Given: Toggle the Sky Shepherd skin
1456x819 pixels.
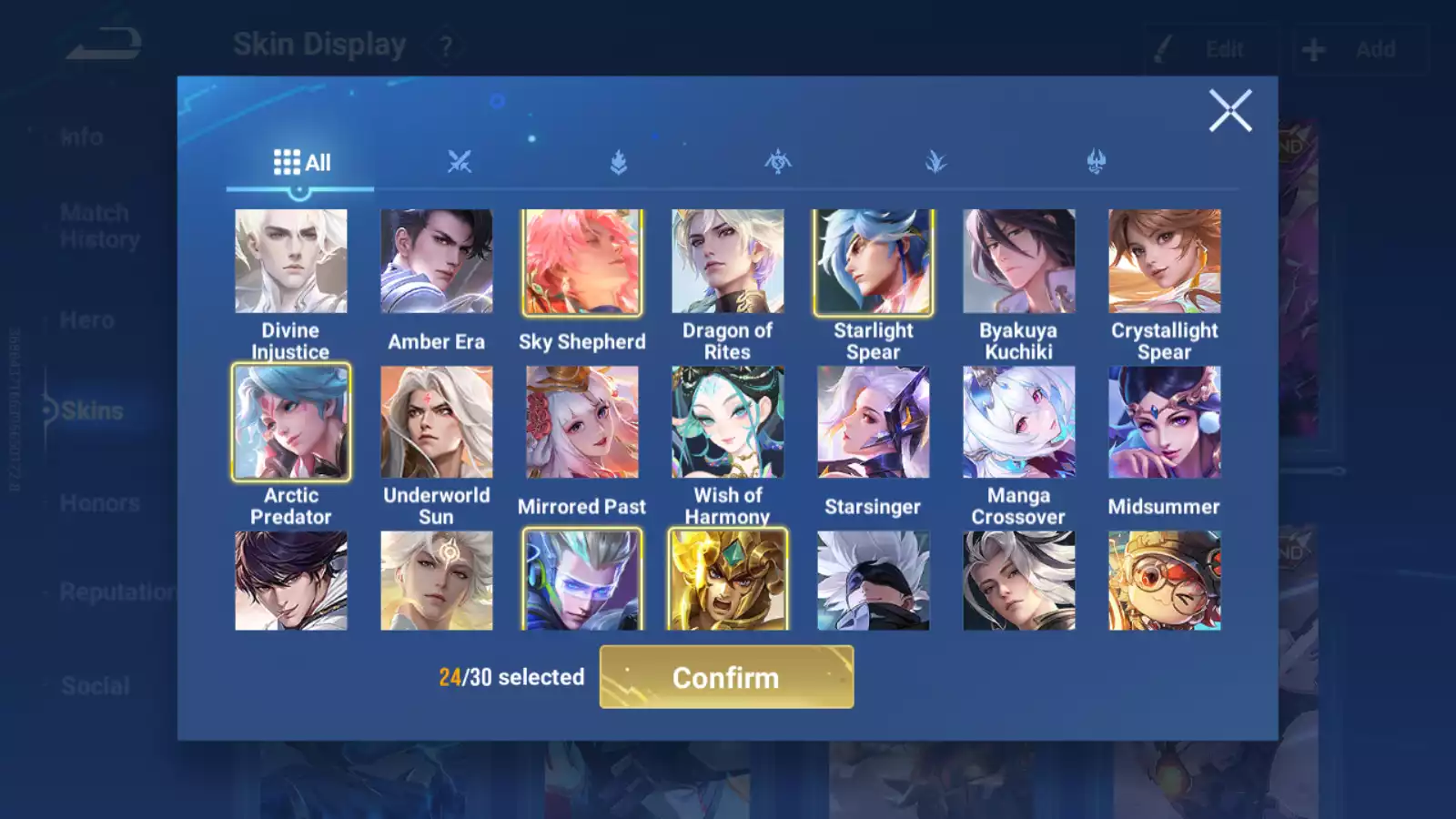Looking at the screenshot, I should [582, 262].
